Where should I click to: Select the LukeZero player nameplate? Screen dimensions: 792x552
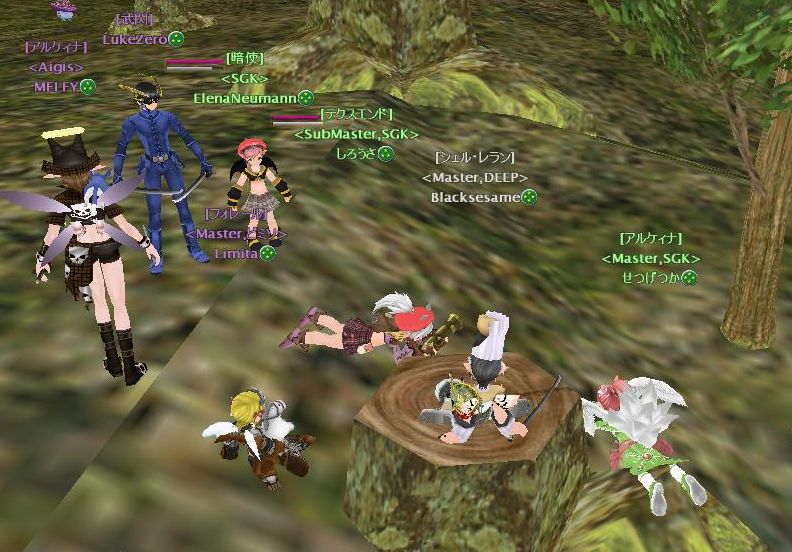135,39
